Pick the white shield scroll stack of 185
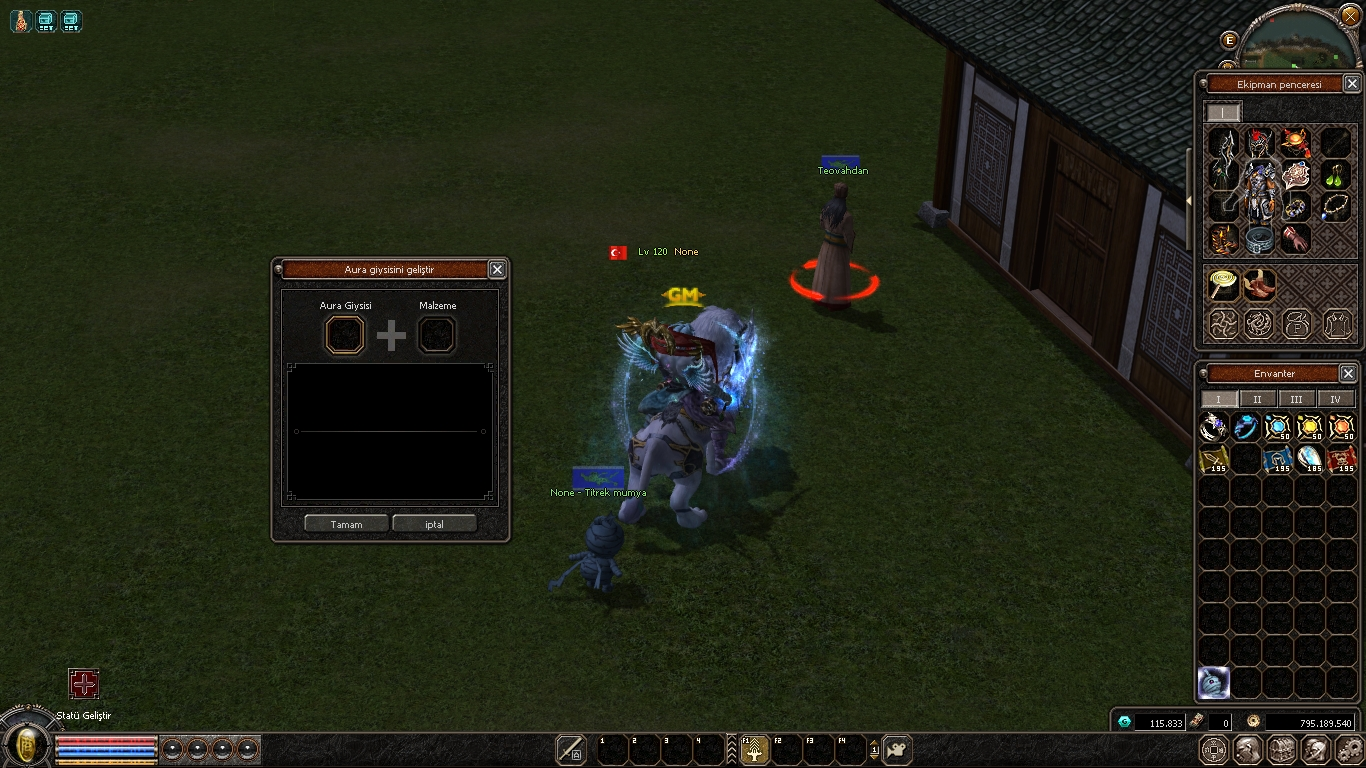This screenshot has width=1366, height=768. [x=1309, y=459]
